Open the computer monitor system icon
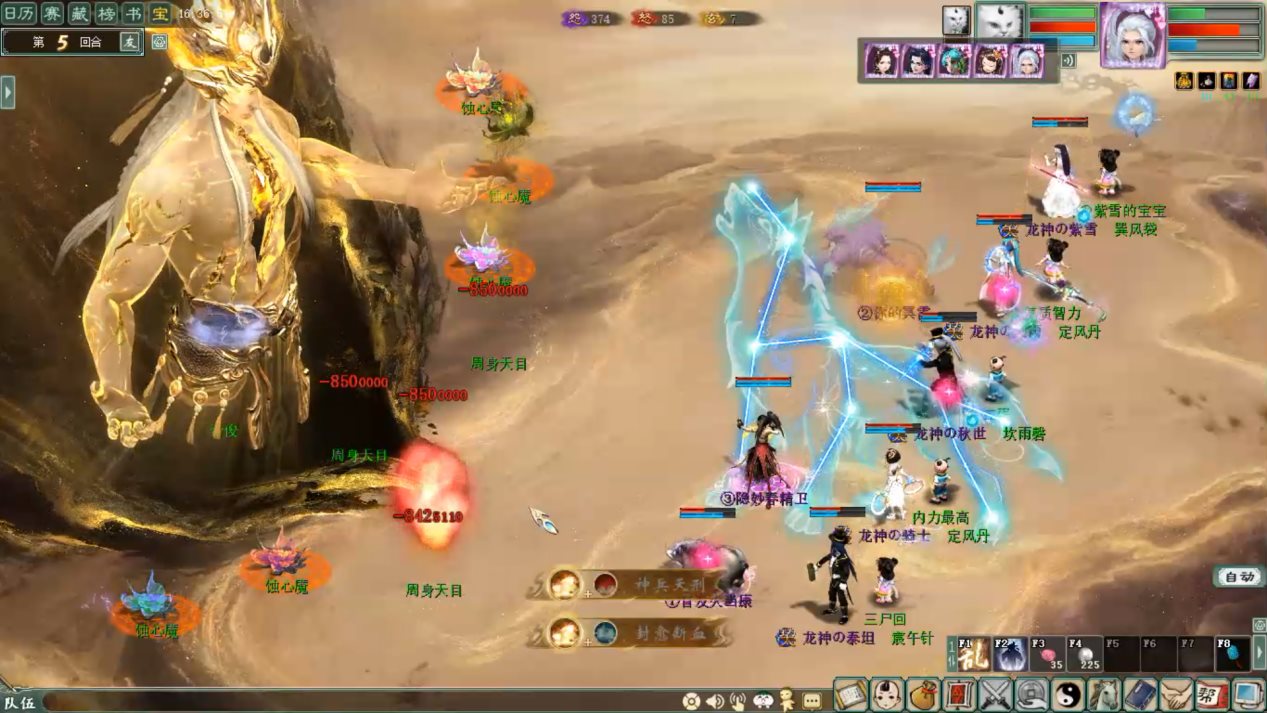 (1248, 693)
